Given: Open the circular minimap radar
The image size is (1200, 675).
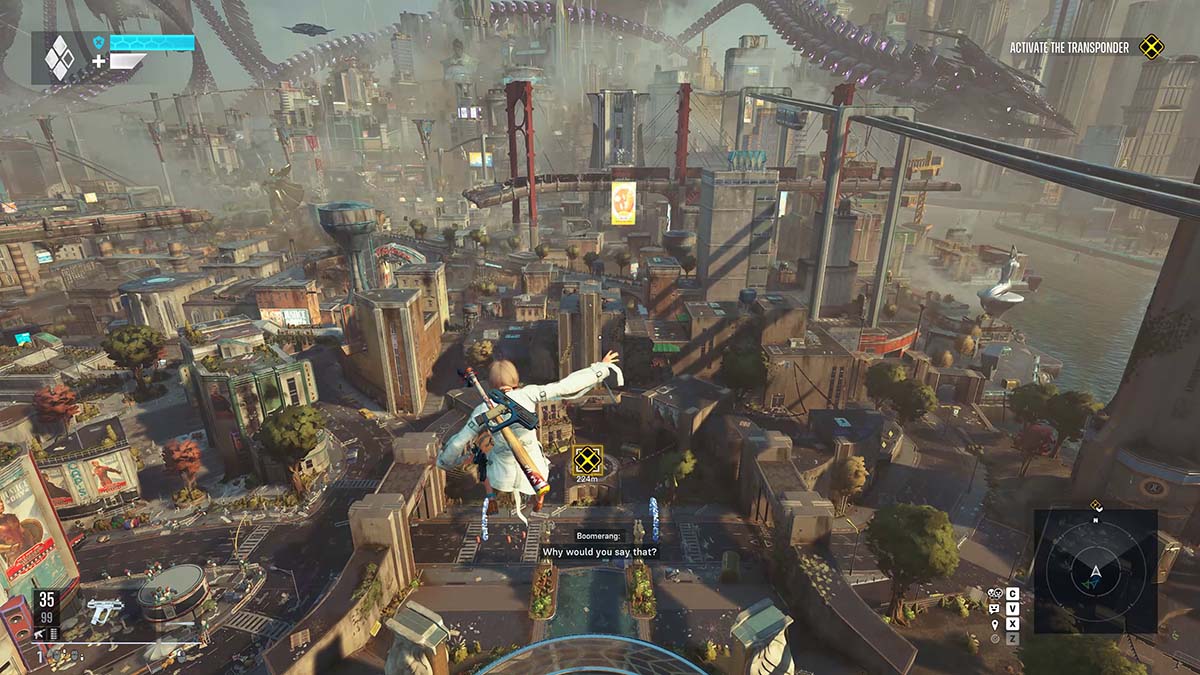Looking at the screenshot, I should (1095, 571).
